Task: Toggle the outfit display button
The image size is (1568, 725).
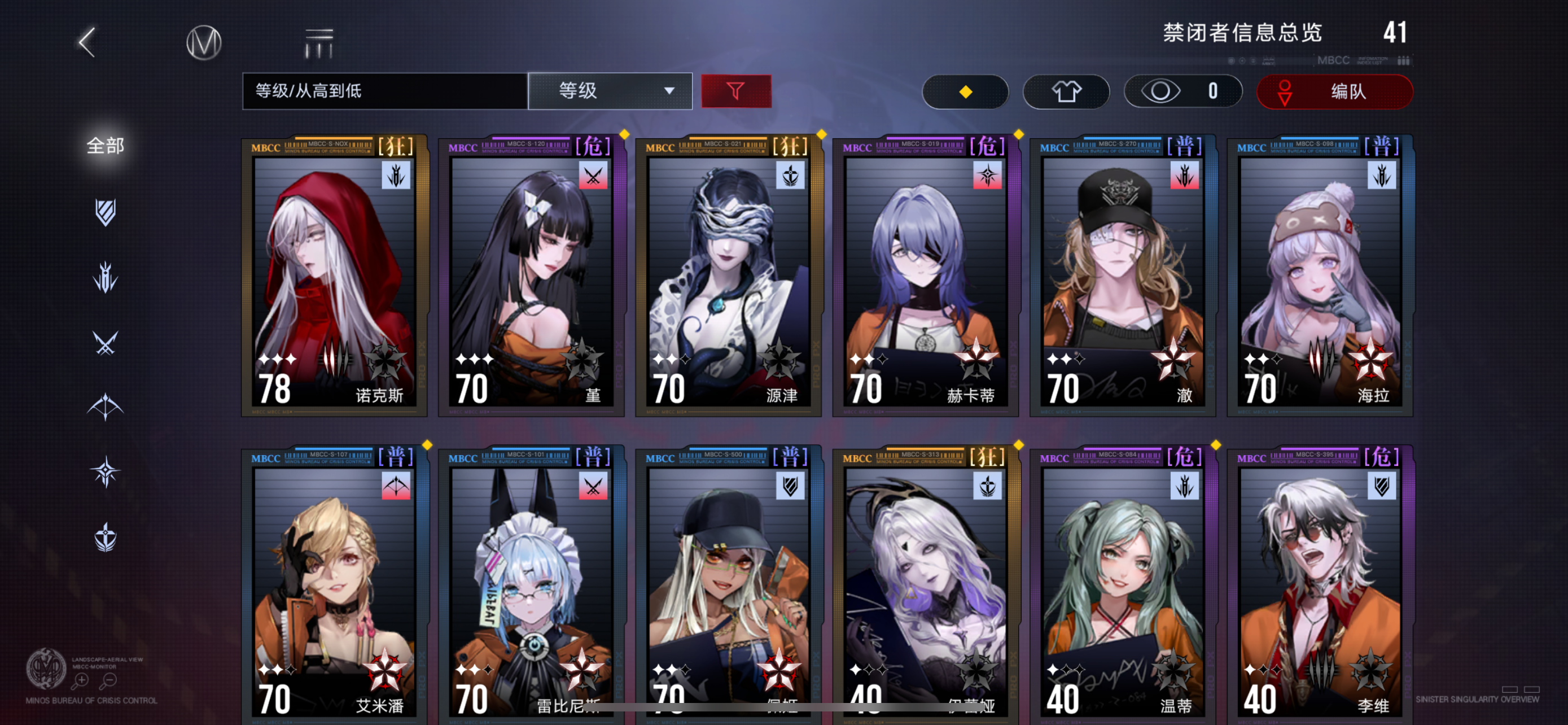Action: coord(1066,91)
